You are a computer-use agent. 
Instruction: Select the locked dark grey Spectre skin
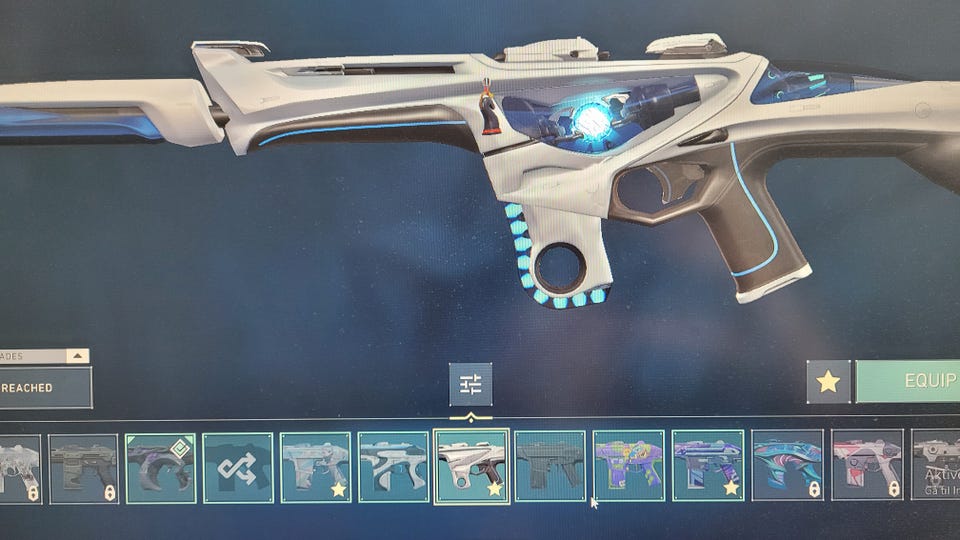pyautogui.click(x=83, y=467)
